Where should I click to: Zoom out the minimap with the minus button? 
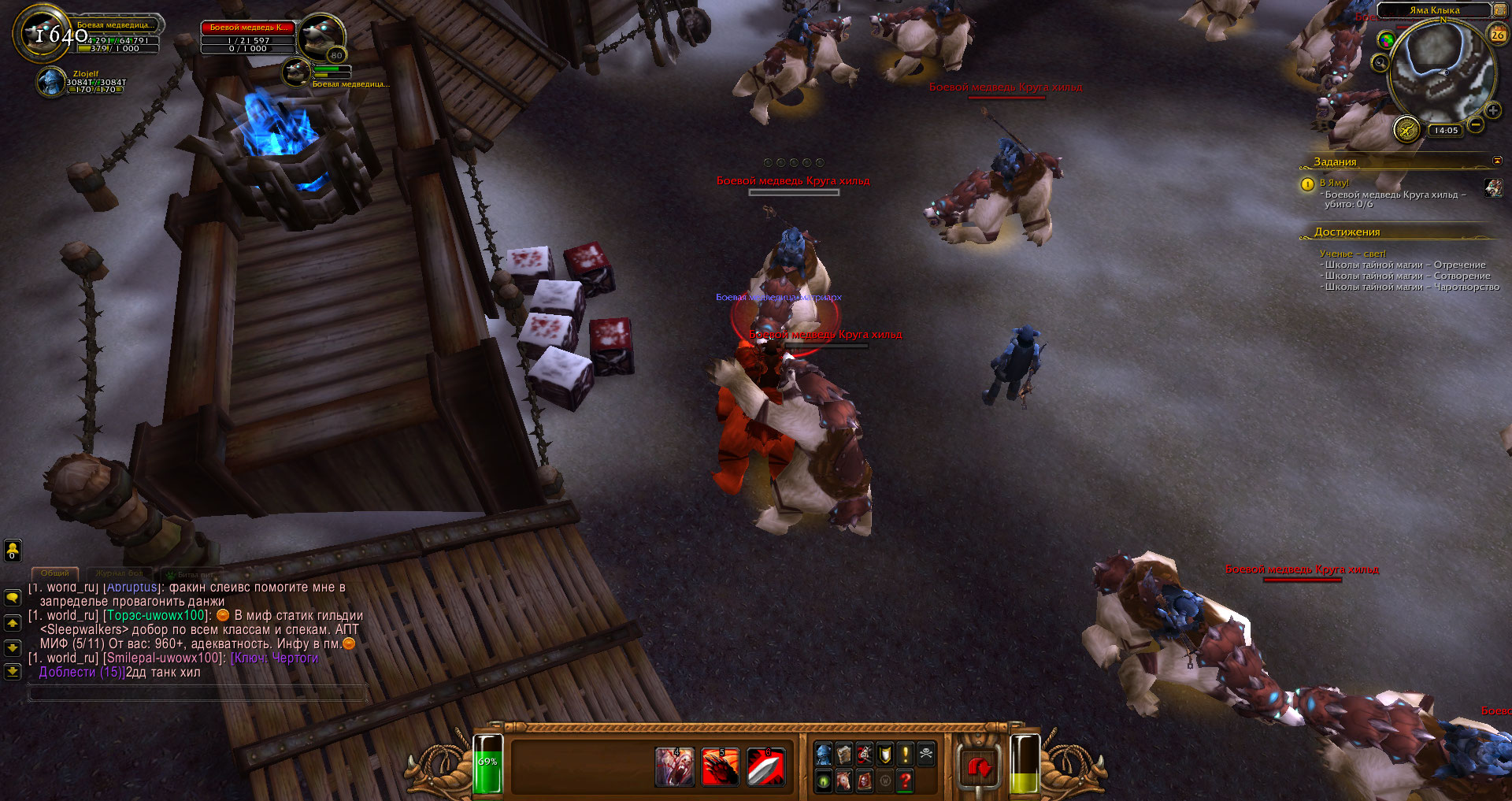click(1476, 124)
